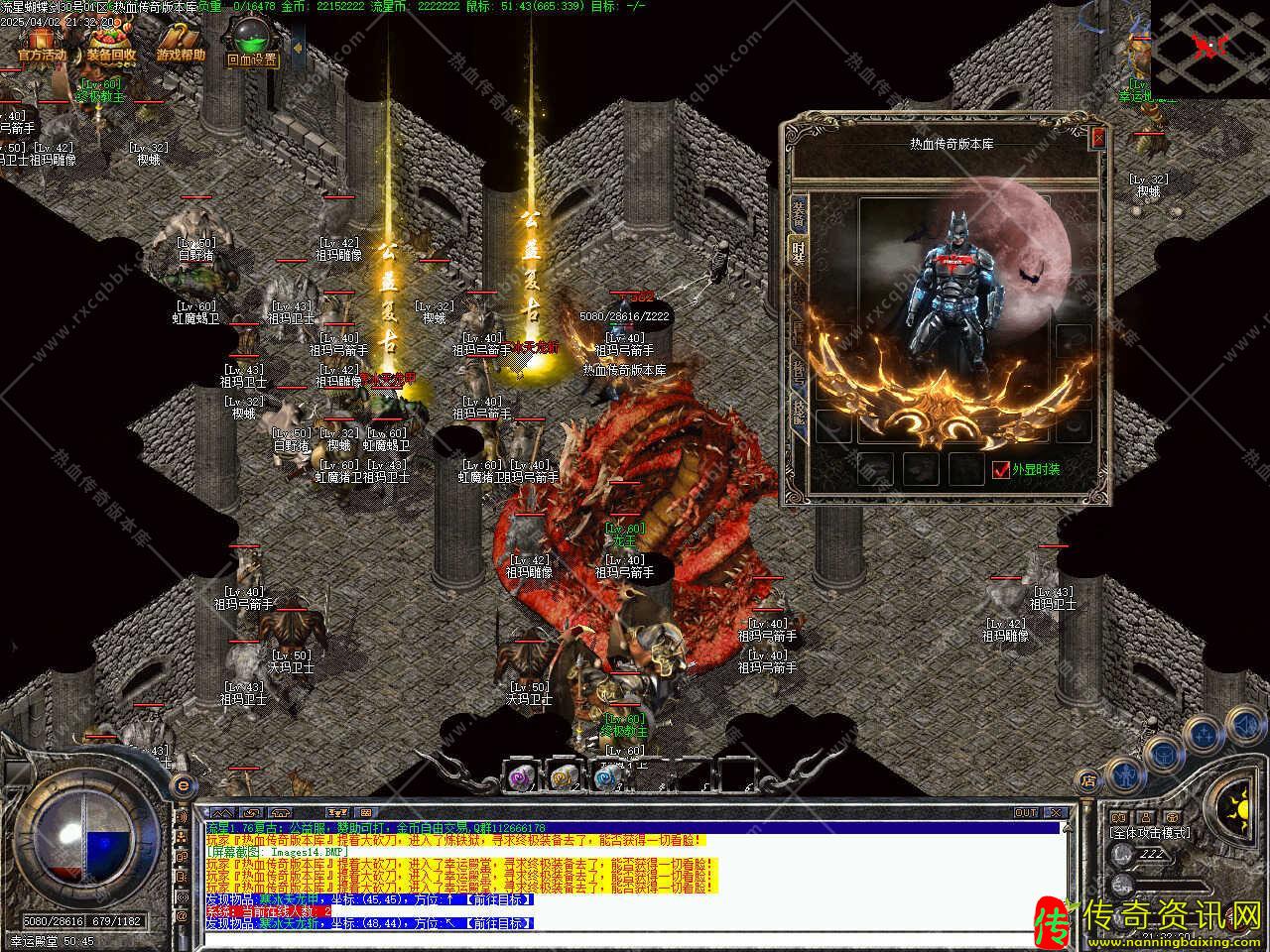Open the 店 shop button

(x=1088, y=781)
